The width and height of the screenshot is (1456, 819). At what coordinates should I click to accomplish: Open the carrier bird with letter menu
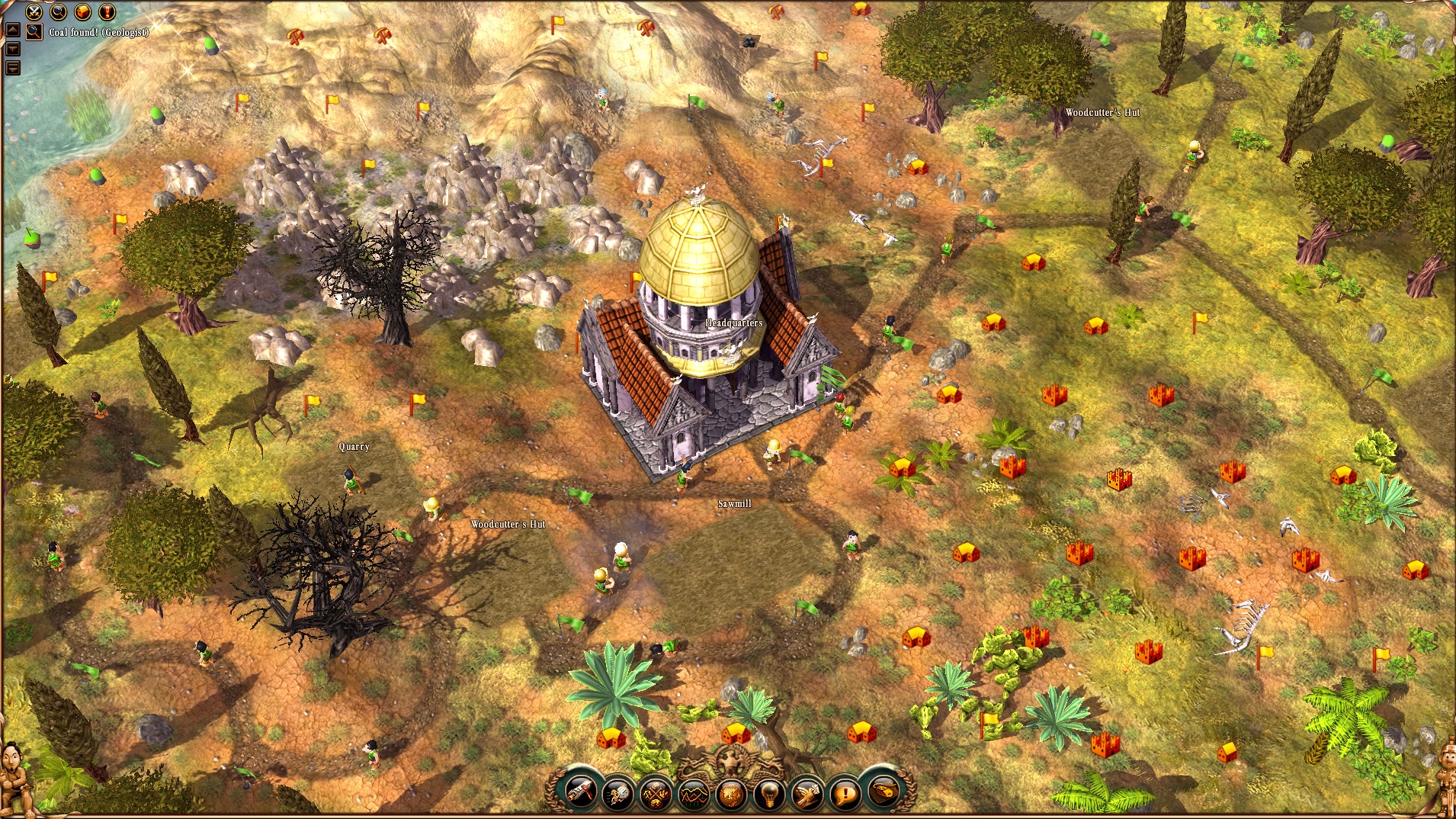click(x=807, y=794)
